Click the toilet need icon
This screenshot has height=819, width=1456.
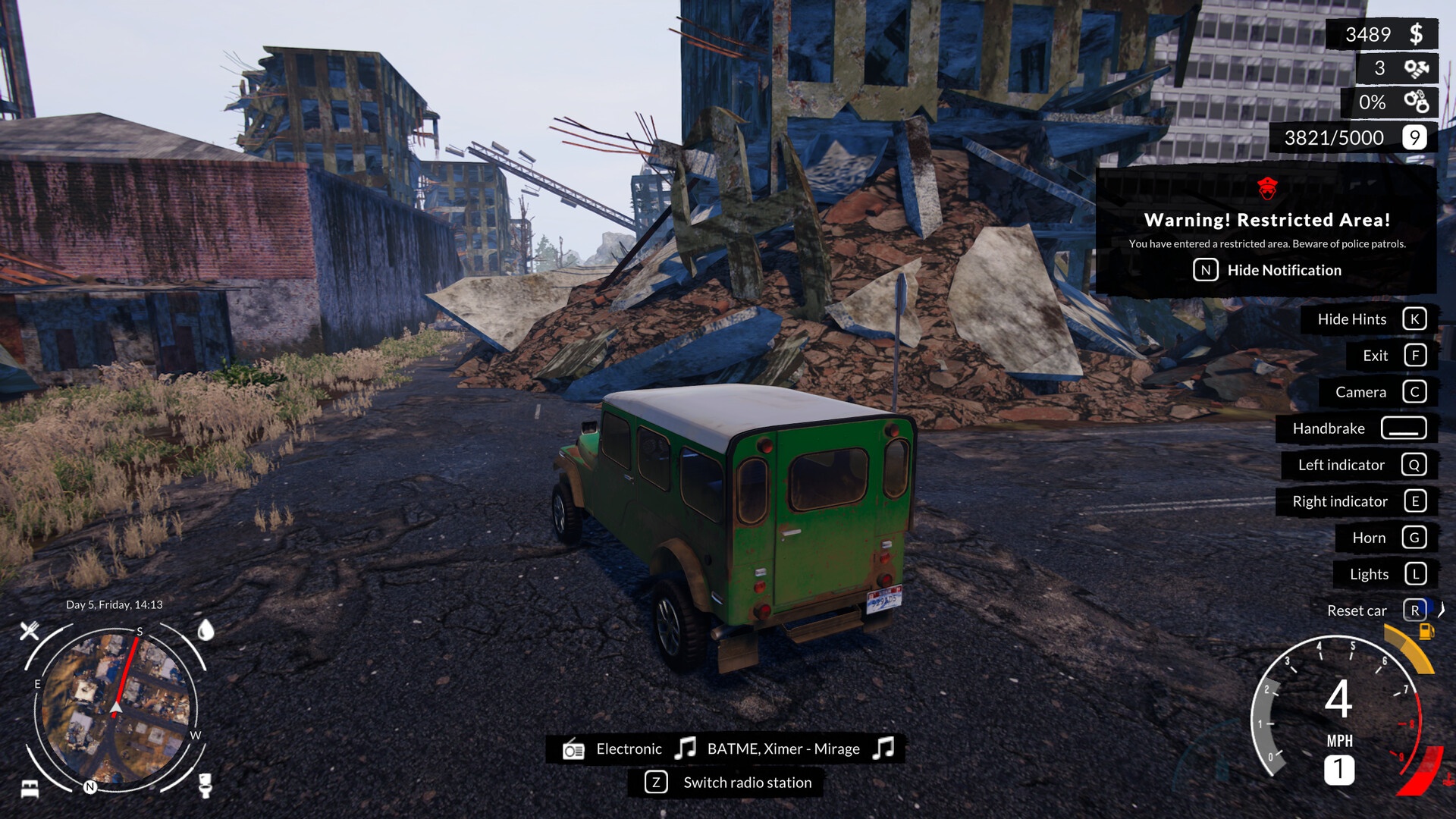(205, 785)
